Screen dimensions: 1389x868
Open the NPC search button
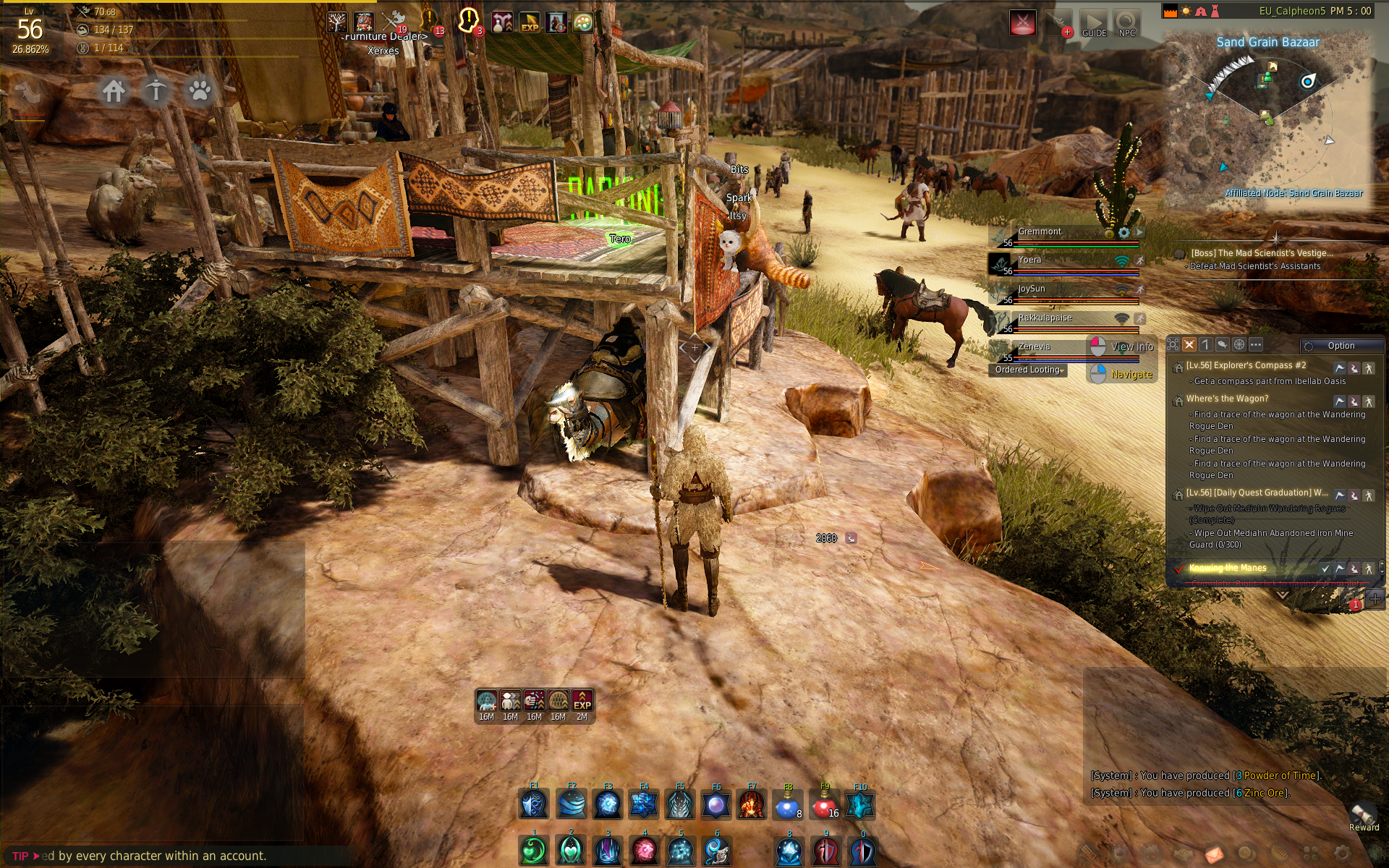[x=1126, y=23]
